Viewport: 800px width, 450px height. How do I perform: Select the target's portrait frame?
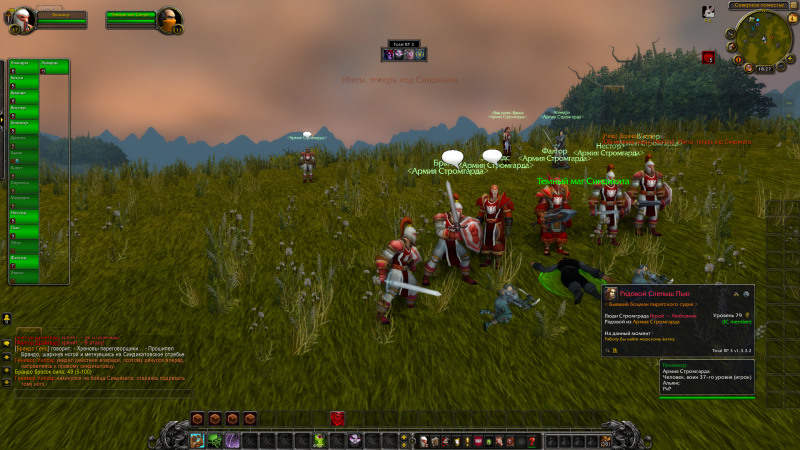click(x=170, y=18)
